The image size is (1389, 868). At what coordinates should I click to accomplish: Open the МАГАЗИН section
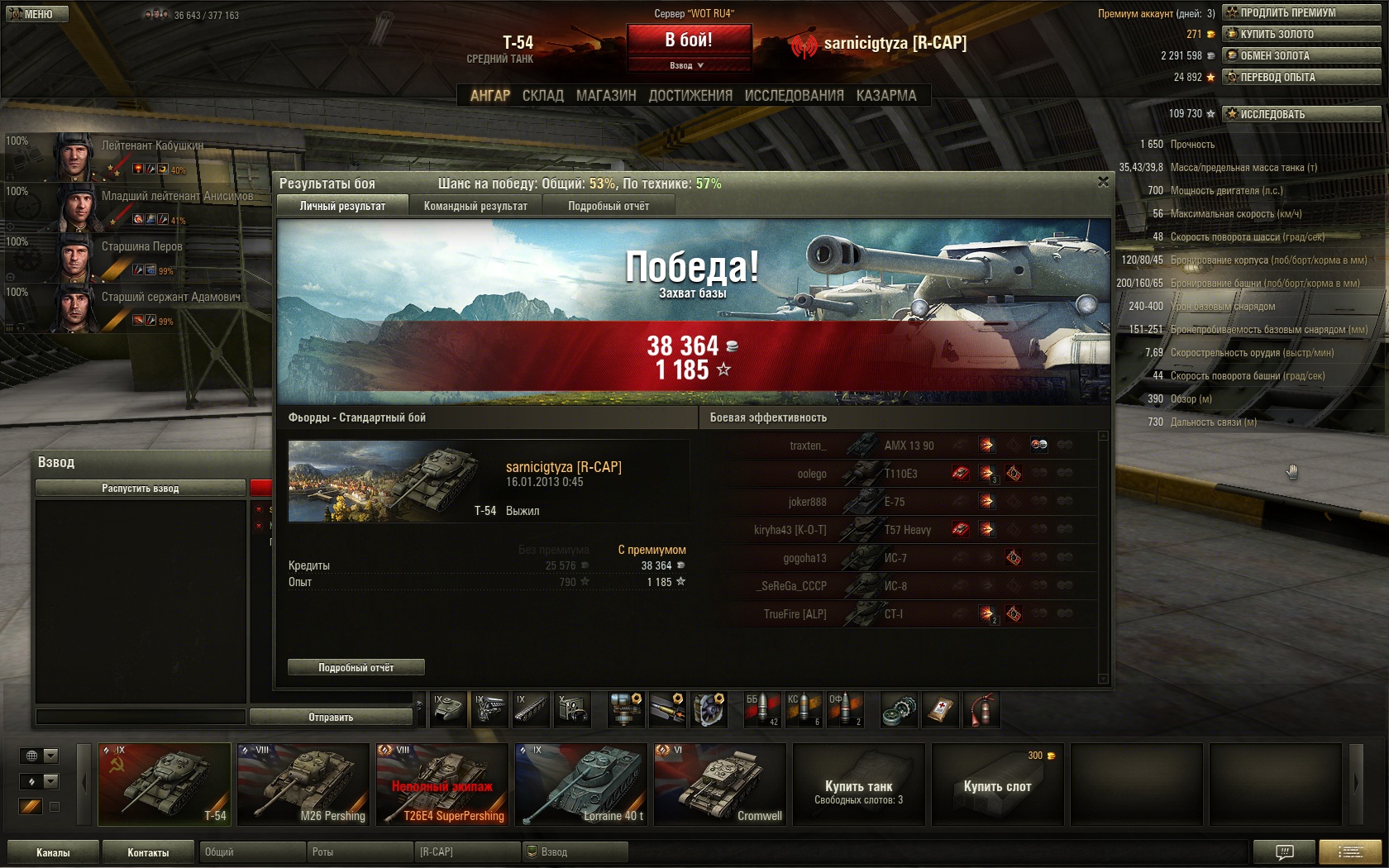(606, 96)
